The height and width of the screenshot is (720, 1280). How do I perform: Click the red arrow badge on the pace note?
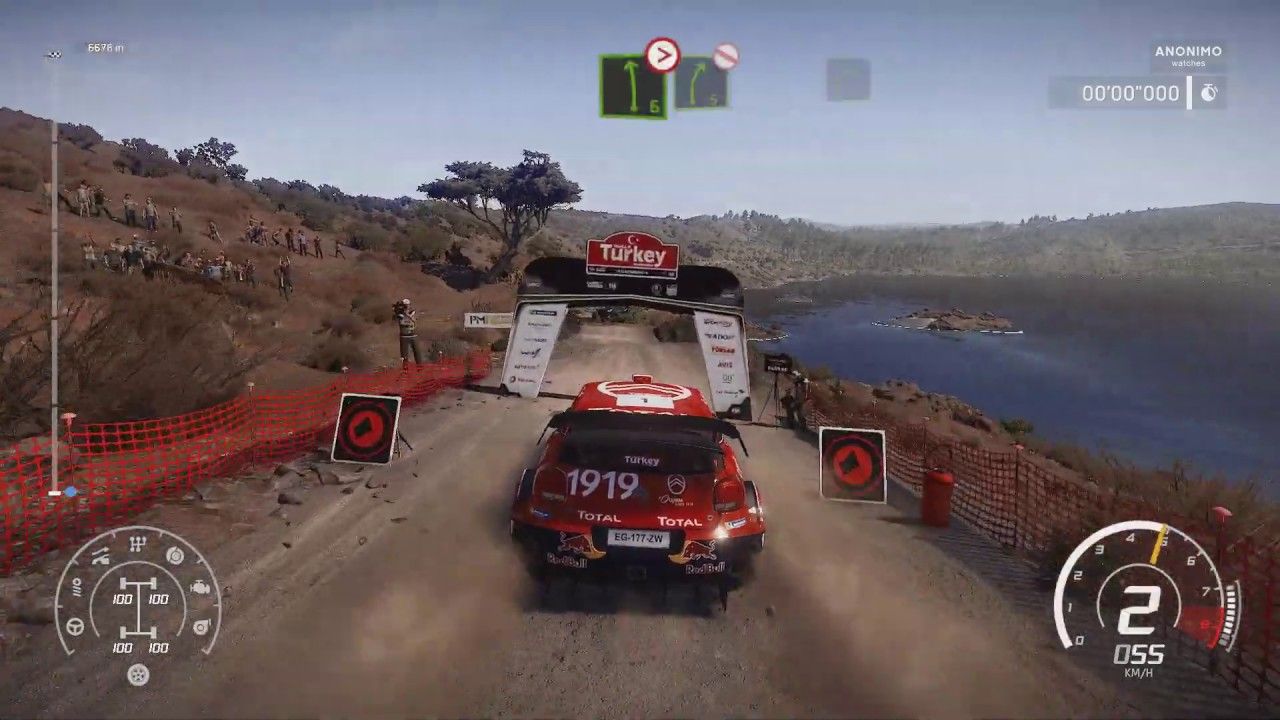662,55
